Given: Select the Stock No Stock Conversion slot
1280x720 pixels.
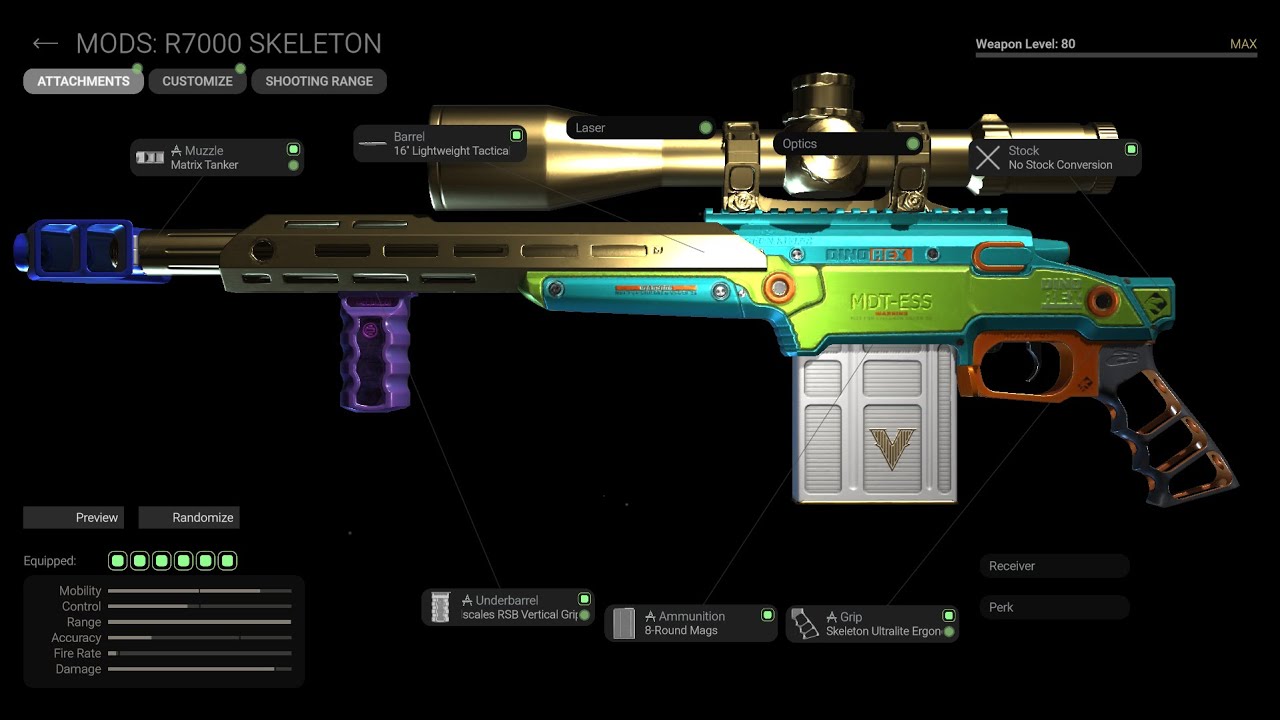Looking at the screenshot, I should 1054,158.
